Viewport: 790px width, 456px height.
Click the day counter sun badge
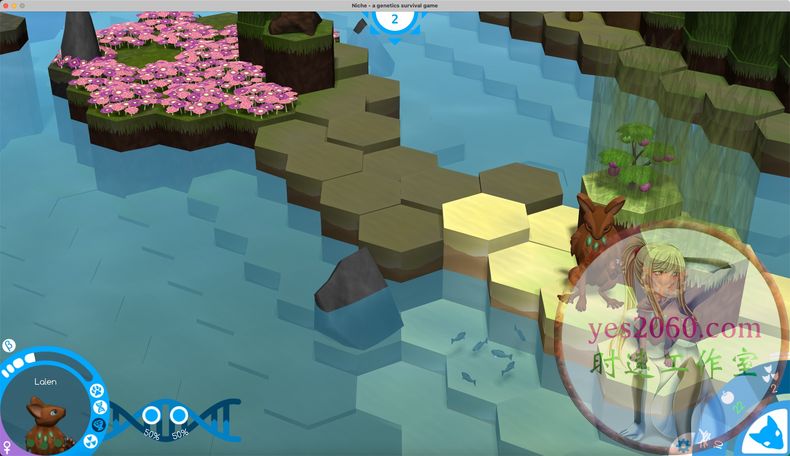click(394, 18)
